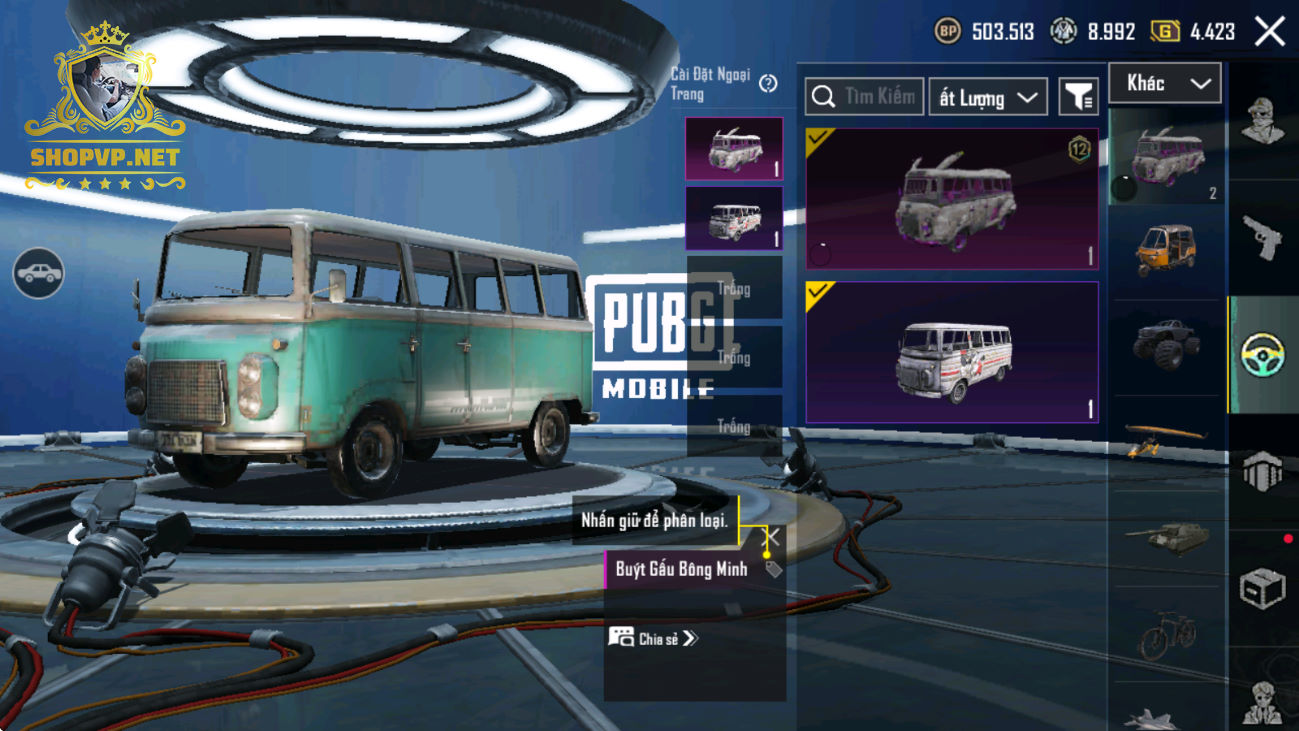1299x731 pixels.
Task: Open the supply crate box tab
Action: click(1262, 588)
